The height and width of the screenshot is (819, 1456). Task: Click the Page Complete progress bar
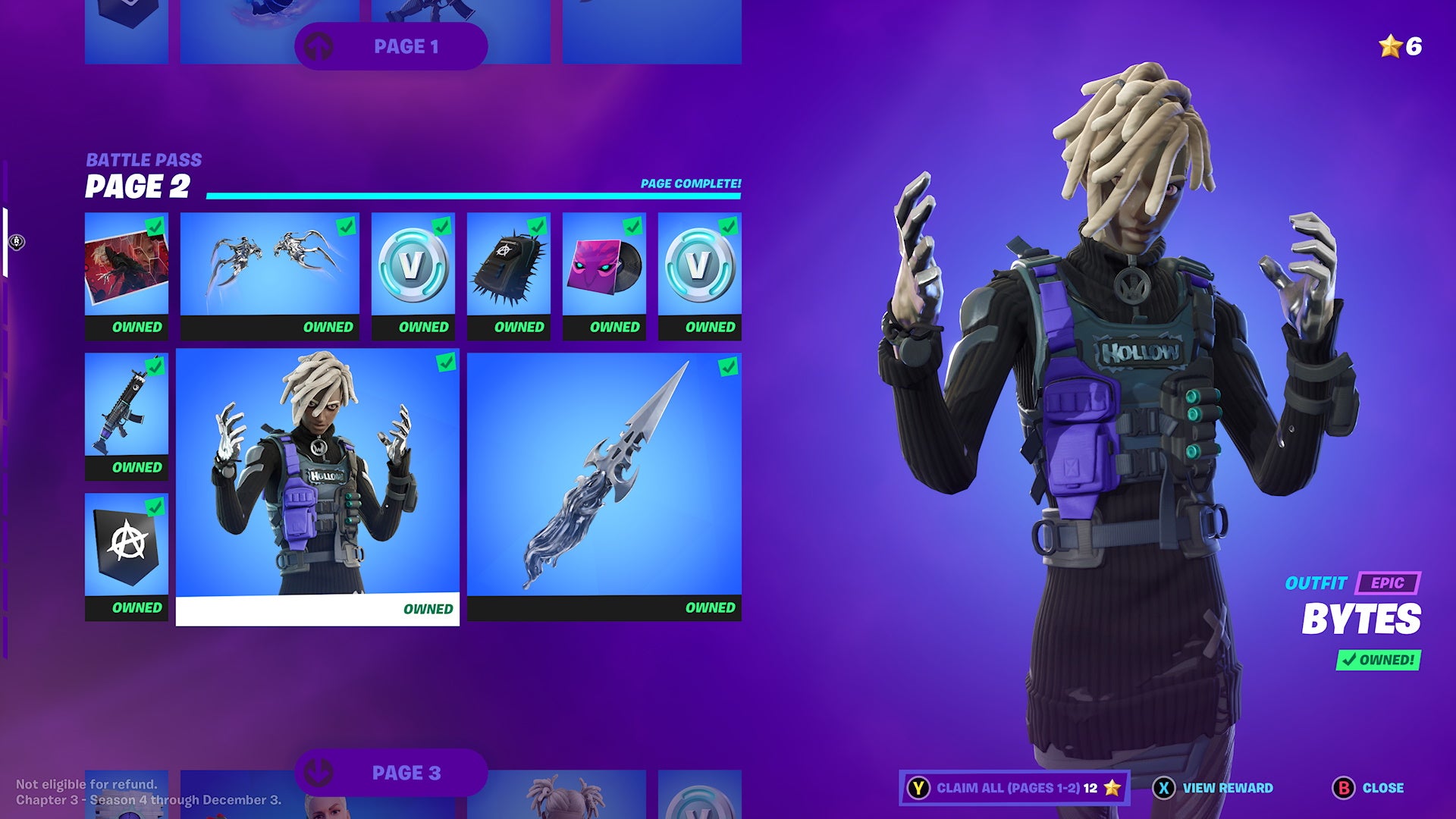click(474, 195)
